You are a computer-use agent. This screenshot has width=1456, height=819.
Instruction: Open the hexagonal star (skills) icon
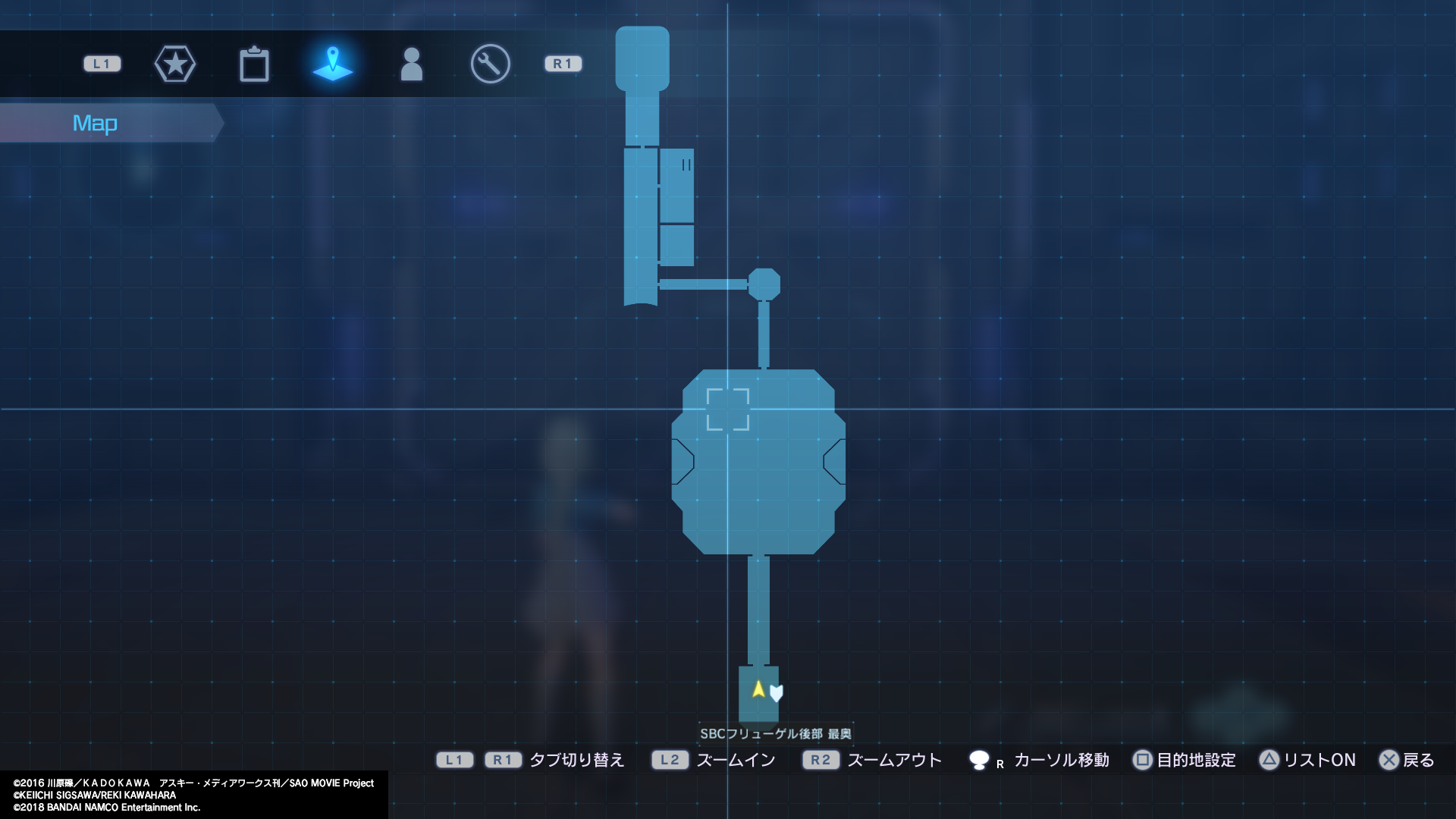pyautogui.click(x=175, y=64)
